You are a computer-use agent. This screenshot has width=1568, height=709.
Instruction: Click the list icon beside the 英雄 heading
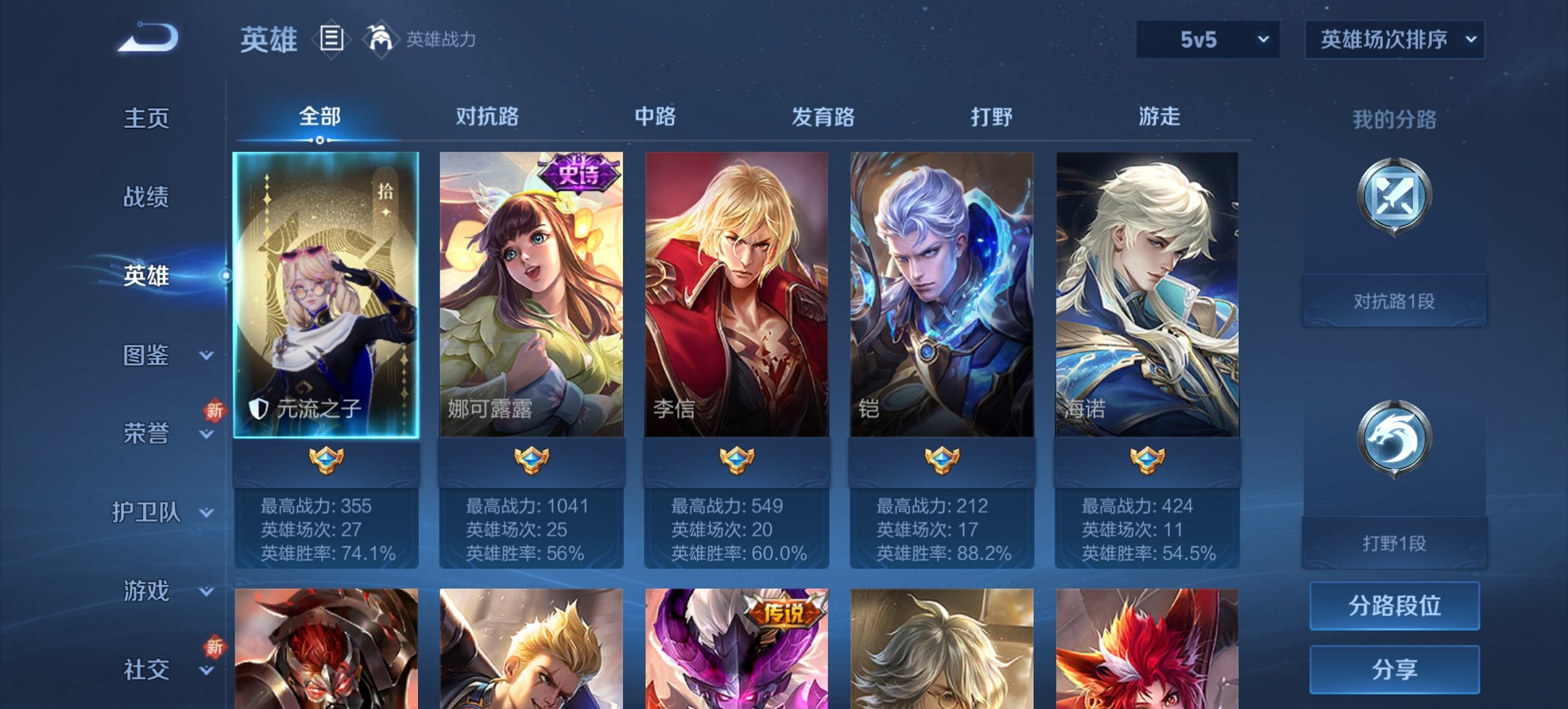click(x=331, y=40)
